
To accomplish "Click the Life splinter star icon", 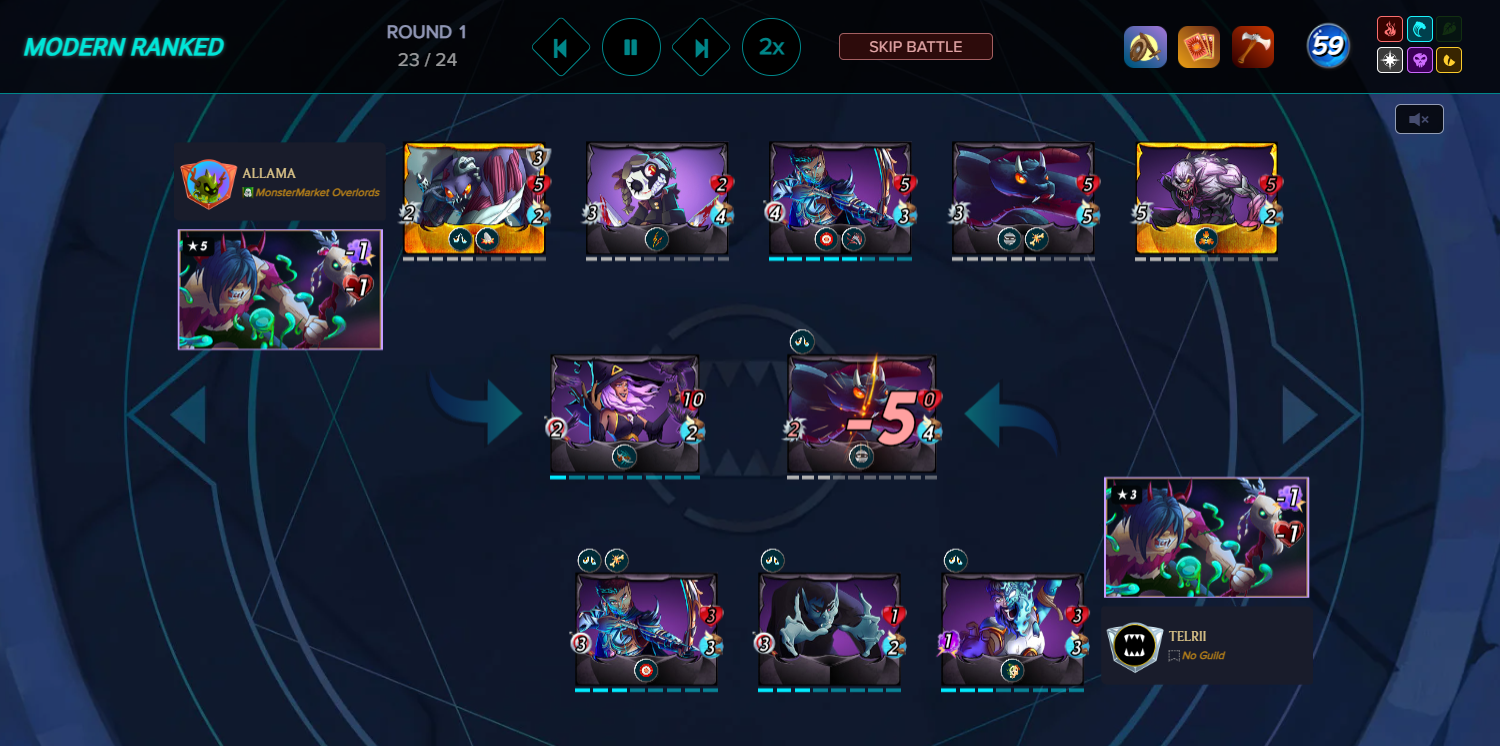I will [1389, 61].
